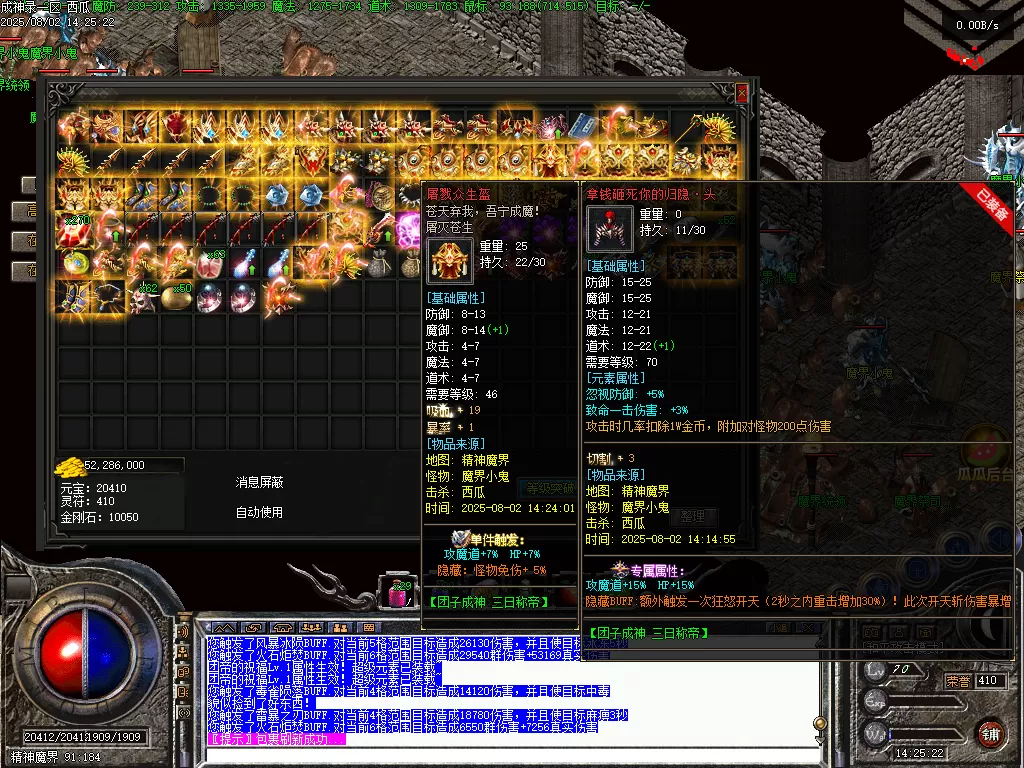The width and height of the screenshot is (1024, 768).
Task: Select the pink potion quick slot
Action: (398, 594)
